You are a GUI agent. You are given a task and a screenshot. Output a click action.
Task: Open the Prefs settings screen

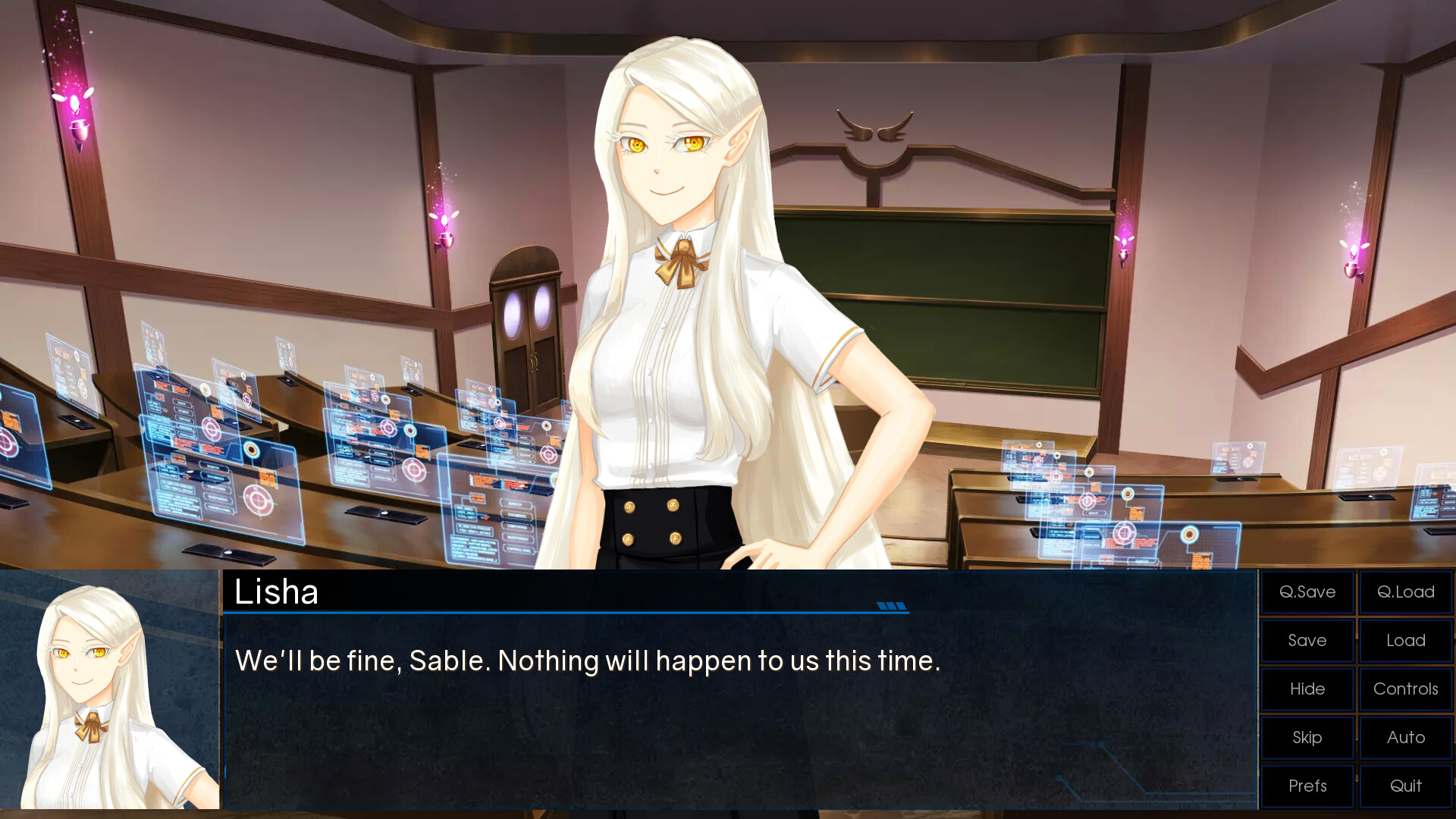[1307, 786]
